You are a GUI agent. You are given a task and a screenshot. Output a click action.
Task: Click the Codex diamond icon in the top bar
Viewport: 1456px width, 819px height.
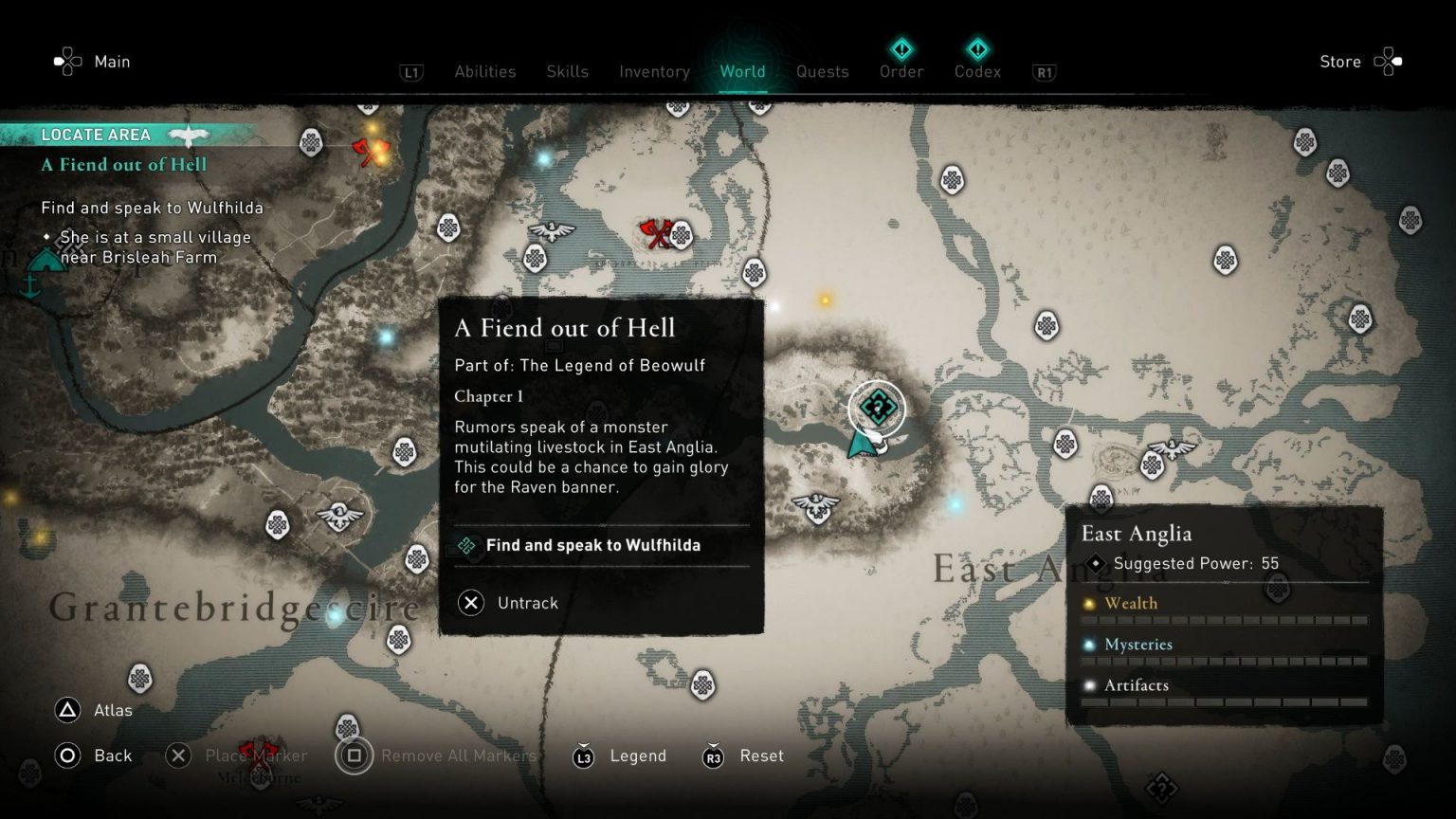[x=977, y=49]
